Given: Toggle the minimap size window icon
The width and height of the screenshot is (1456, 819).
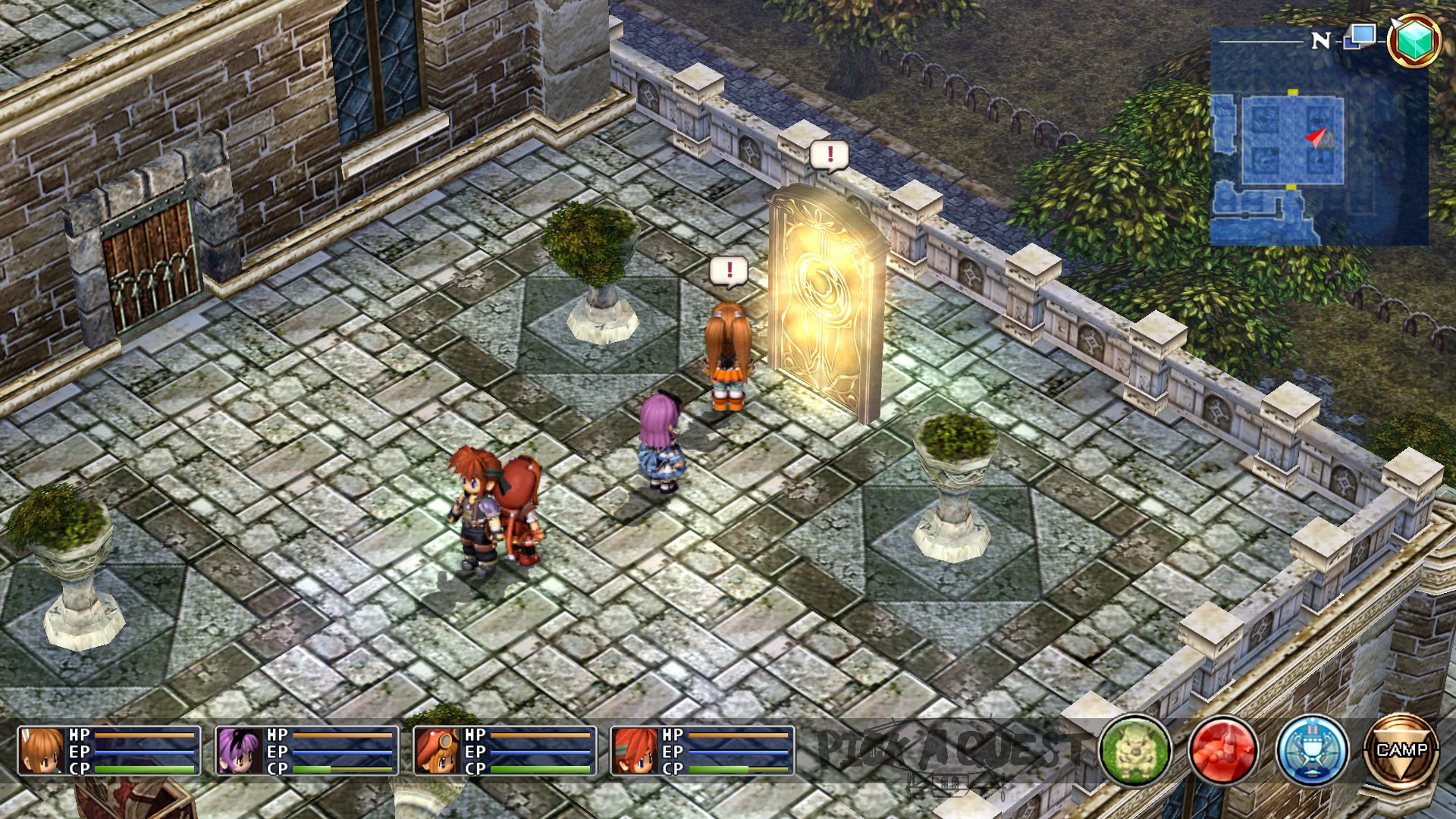Looking at the screenshot, I should tap(1360, 36).
